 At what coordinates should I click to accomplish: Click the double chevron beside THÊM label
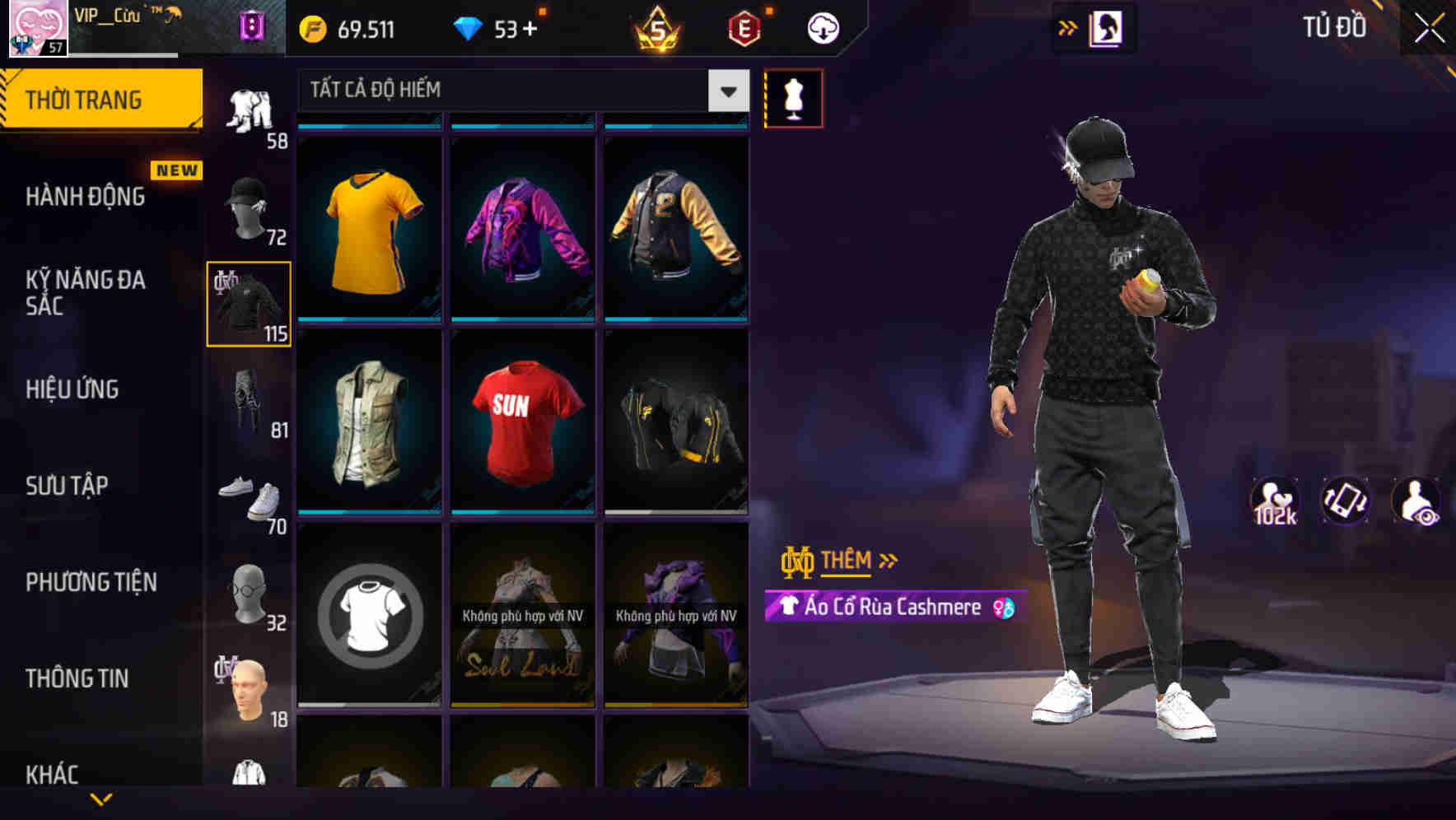(x=886, y=560)
